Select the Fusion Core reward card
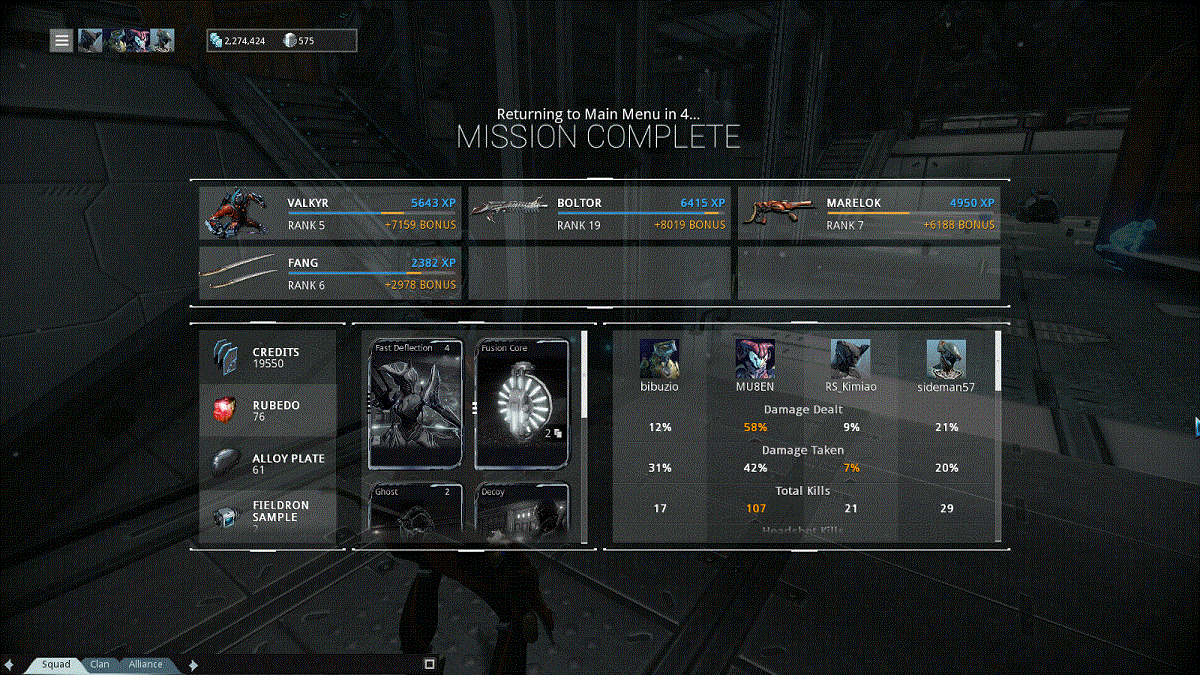The width and height of the screenshot is (1200, 675). (x=521, y=404)
